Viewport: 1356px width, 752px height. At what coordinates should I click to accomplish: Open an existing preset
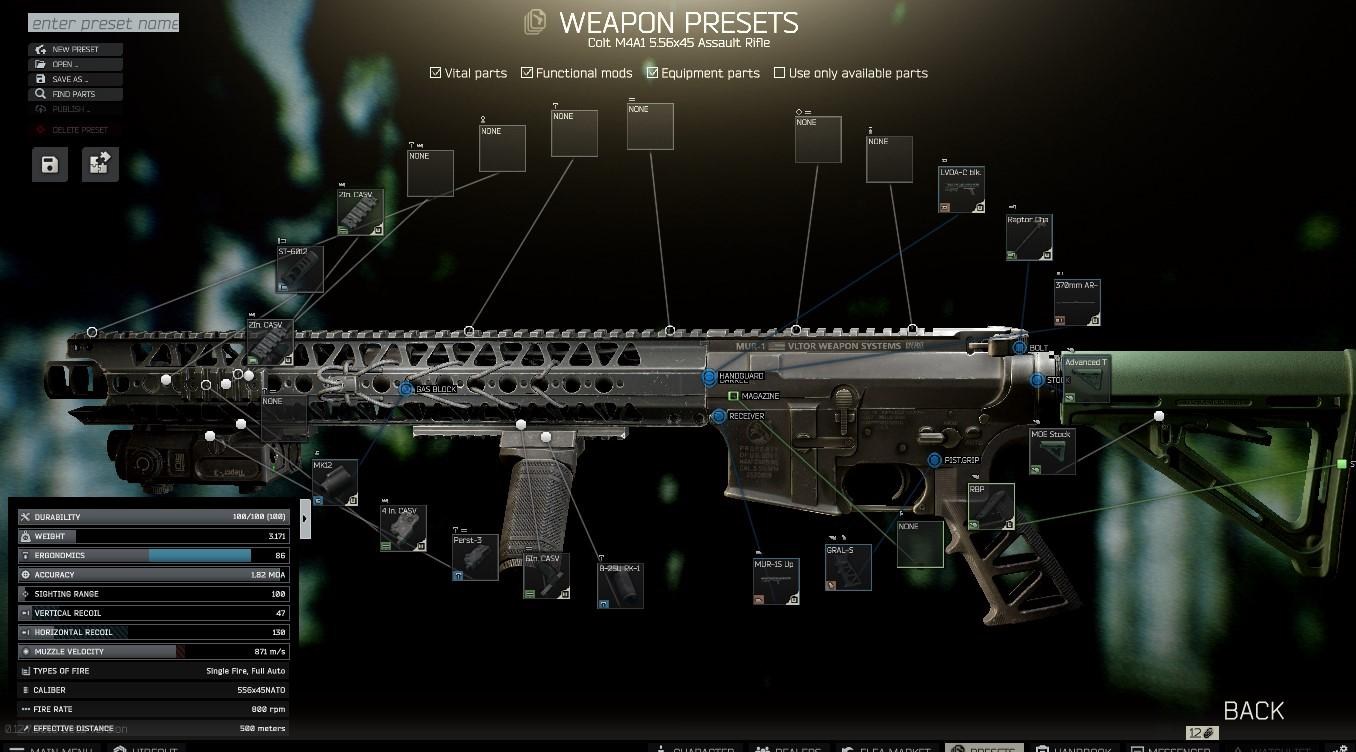(76, 64)
